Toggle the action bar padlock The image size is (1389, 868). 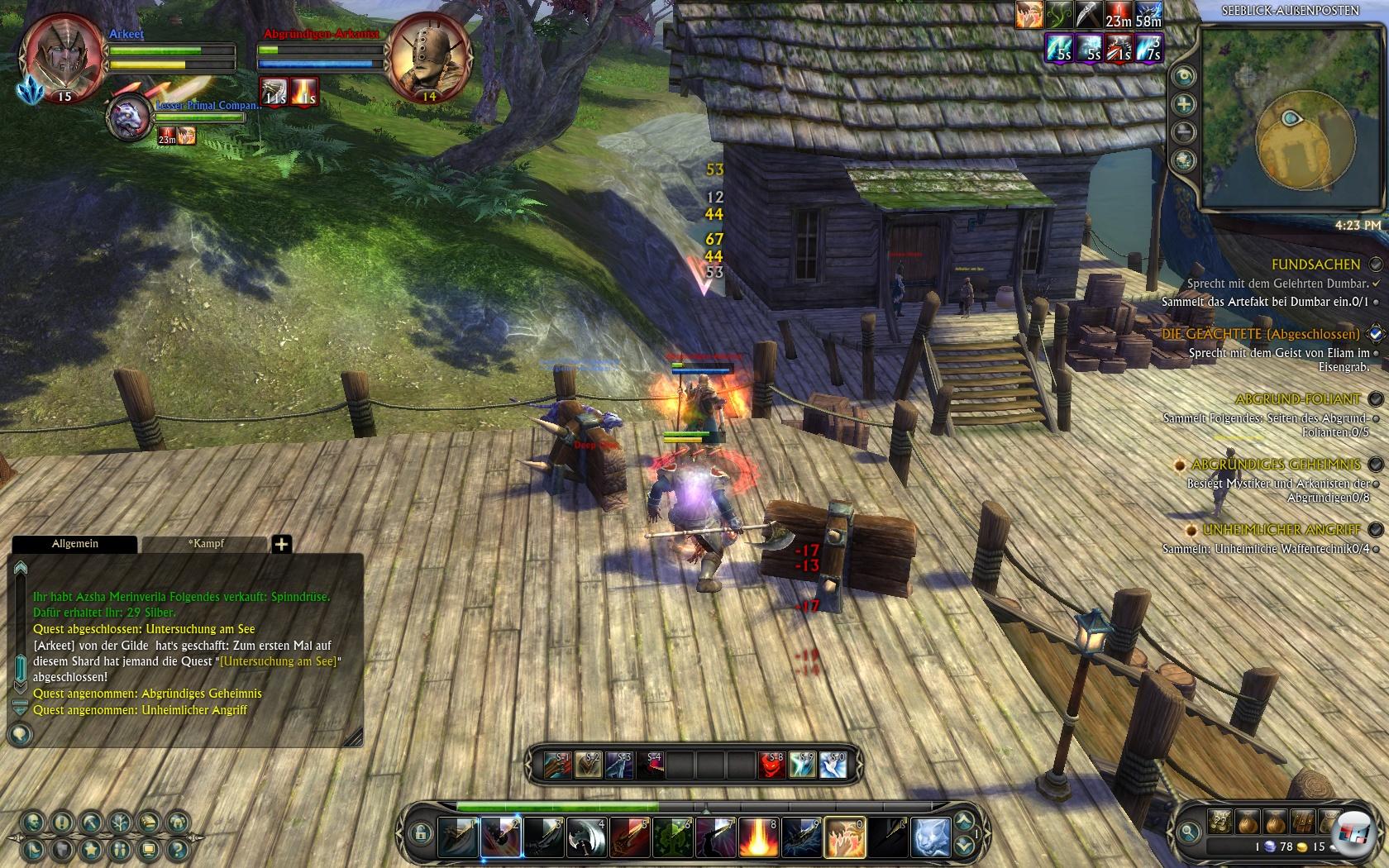[420, 832]
